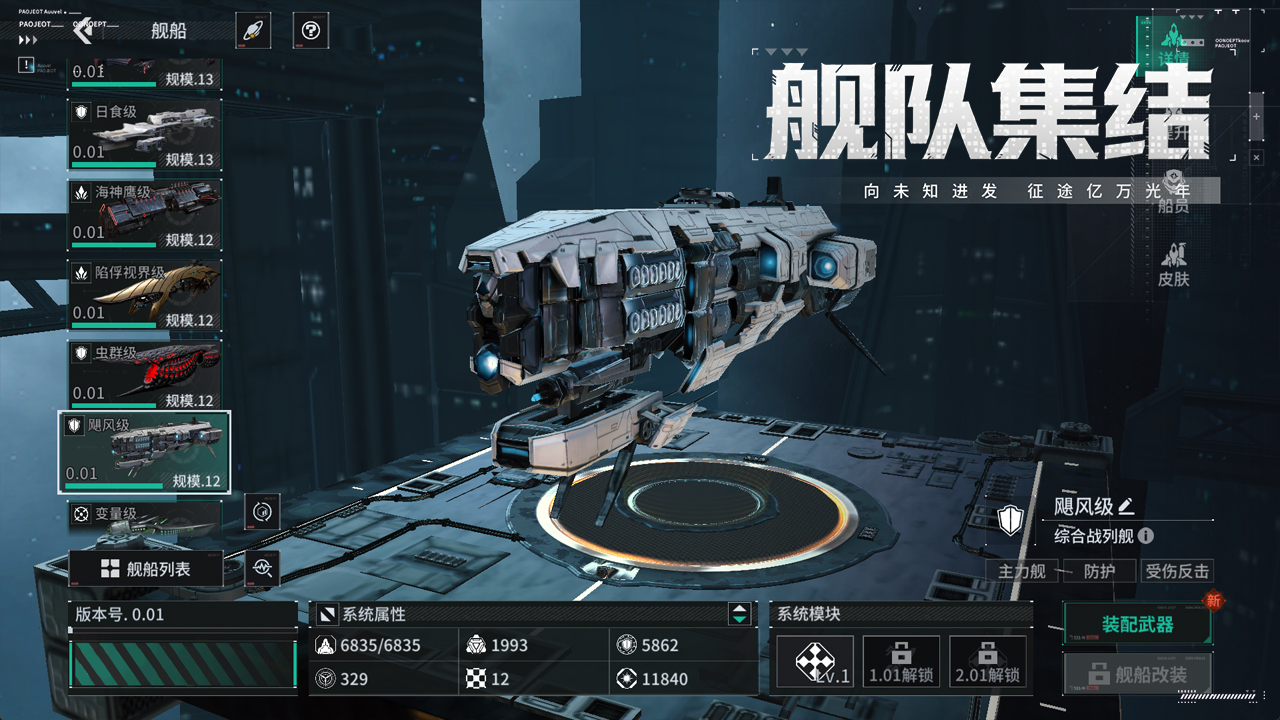Switch to the 船员 crew tab
This screenshot has height=720, width=1280.
click(x=1174, y=192)
